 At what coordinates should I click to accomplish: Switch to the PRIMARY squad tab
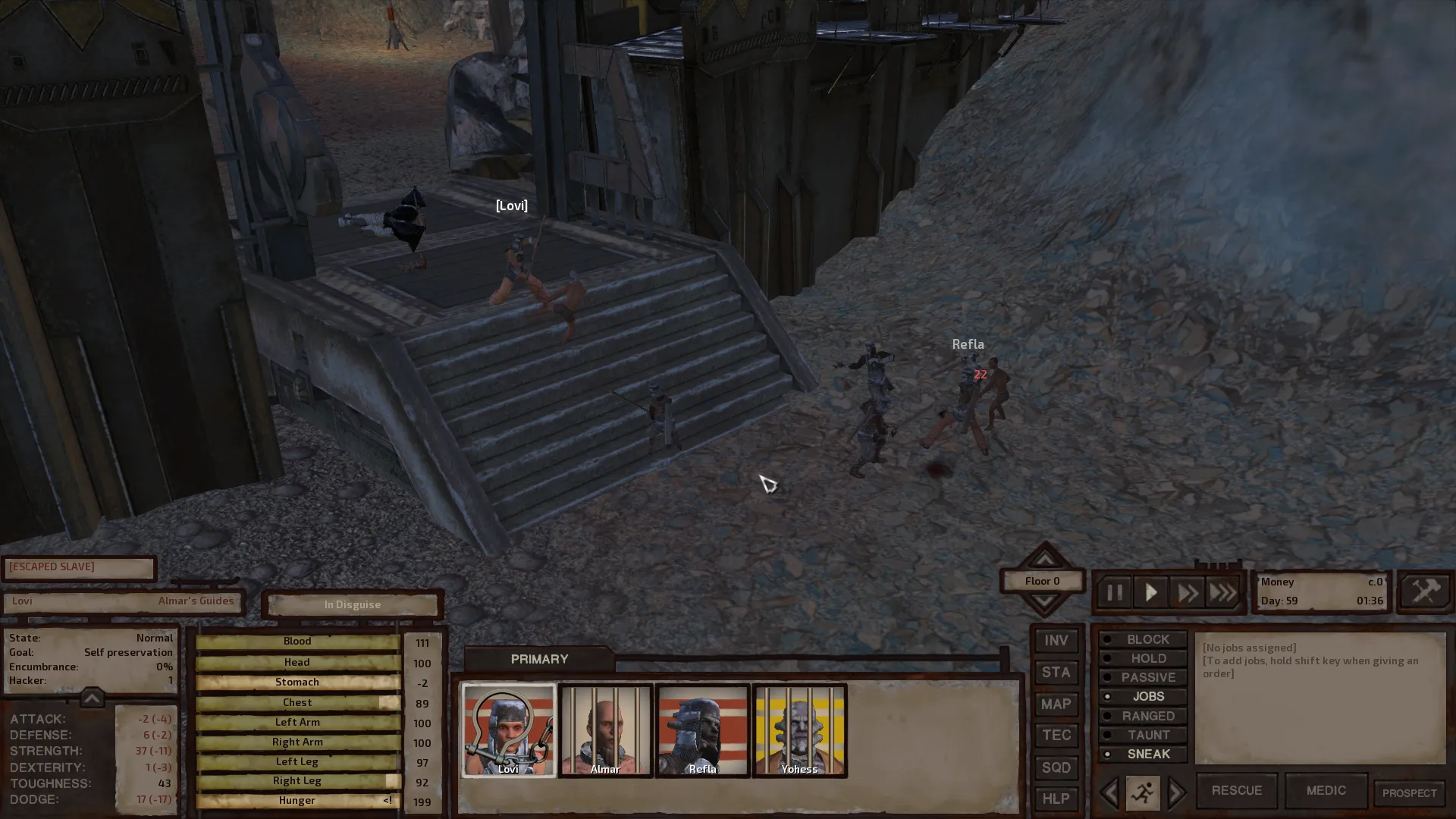pos(539,659)
